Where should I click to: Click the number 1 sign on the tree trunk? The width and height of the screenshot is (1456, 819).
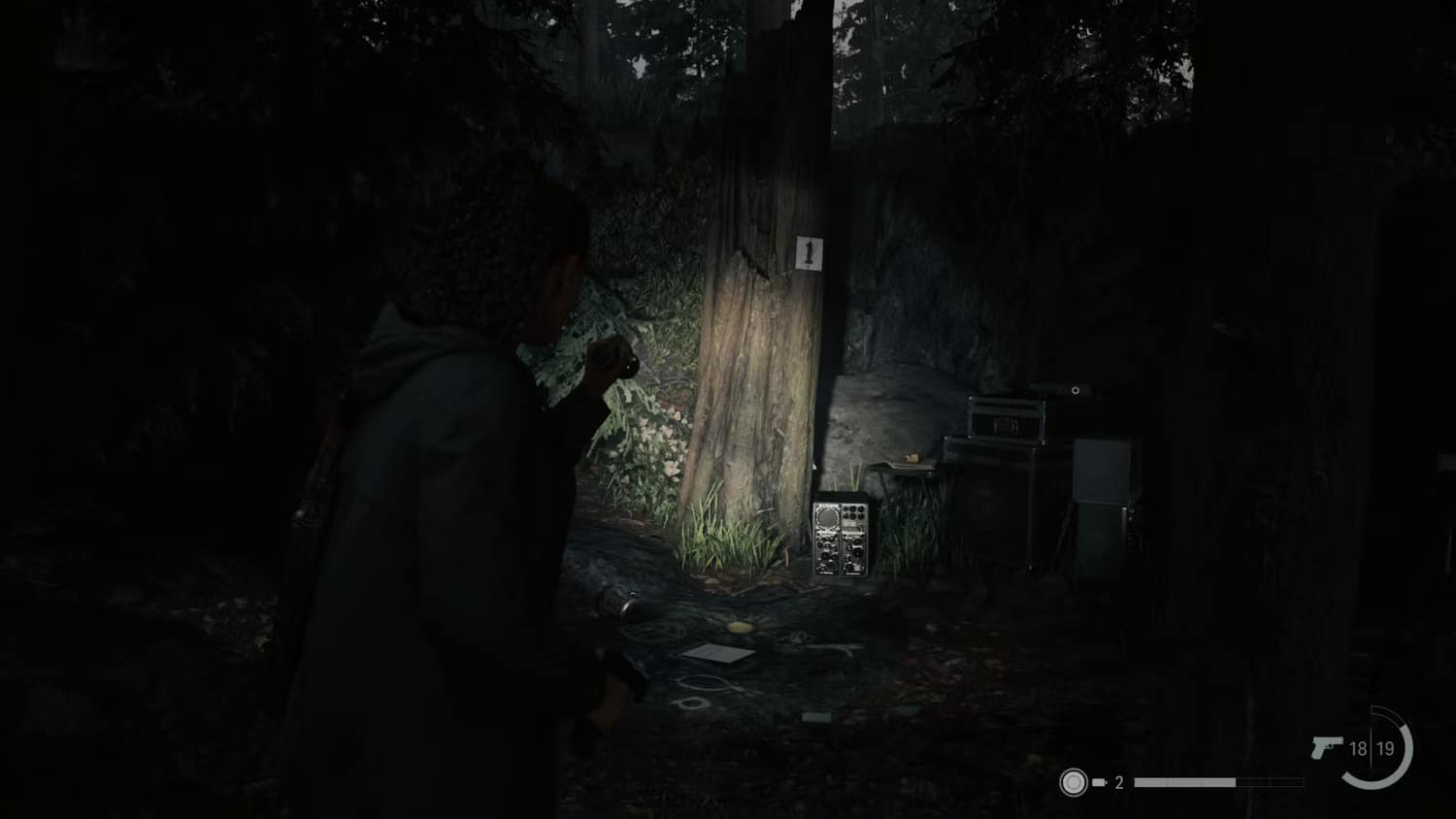pyautogui.click(x=808, y=253)
